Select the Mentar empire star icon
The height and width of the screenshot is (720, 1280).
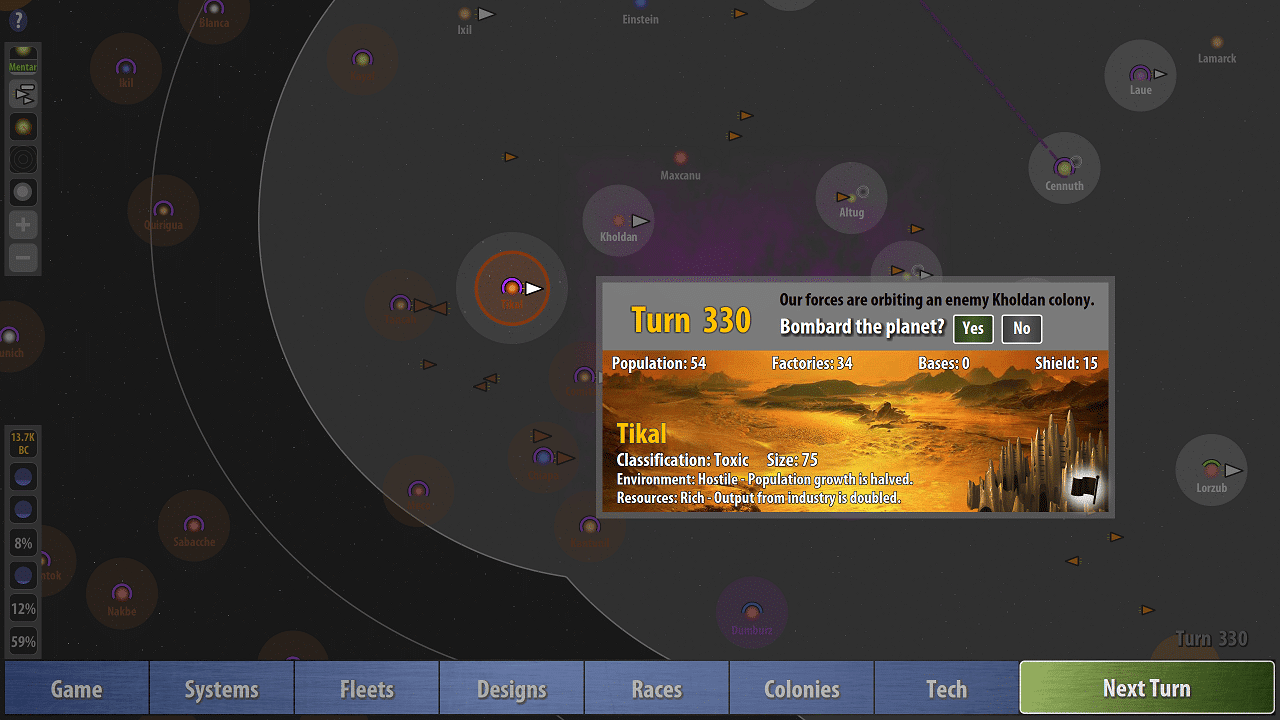22,57
